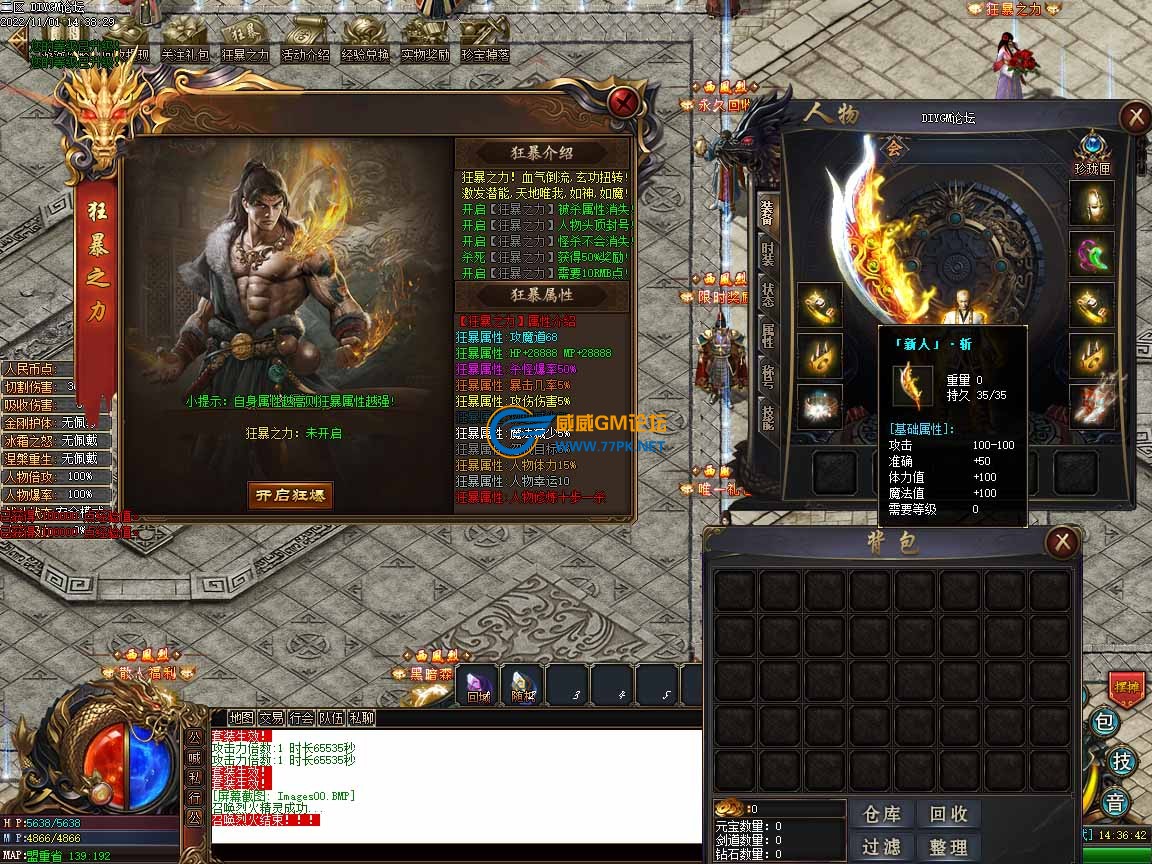This screenshot has height=864, width=1152.
Task: Close the 狂暴之力 panel
Action: coord(624,103)
